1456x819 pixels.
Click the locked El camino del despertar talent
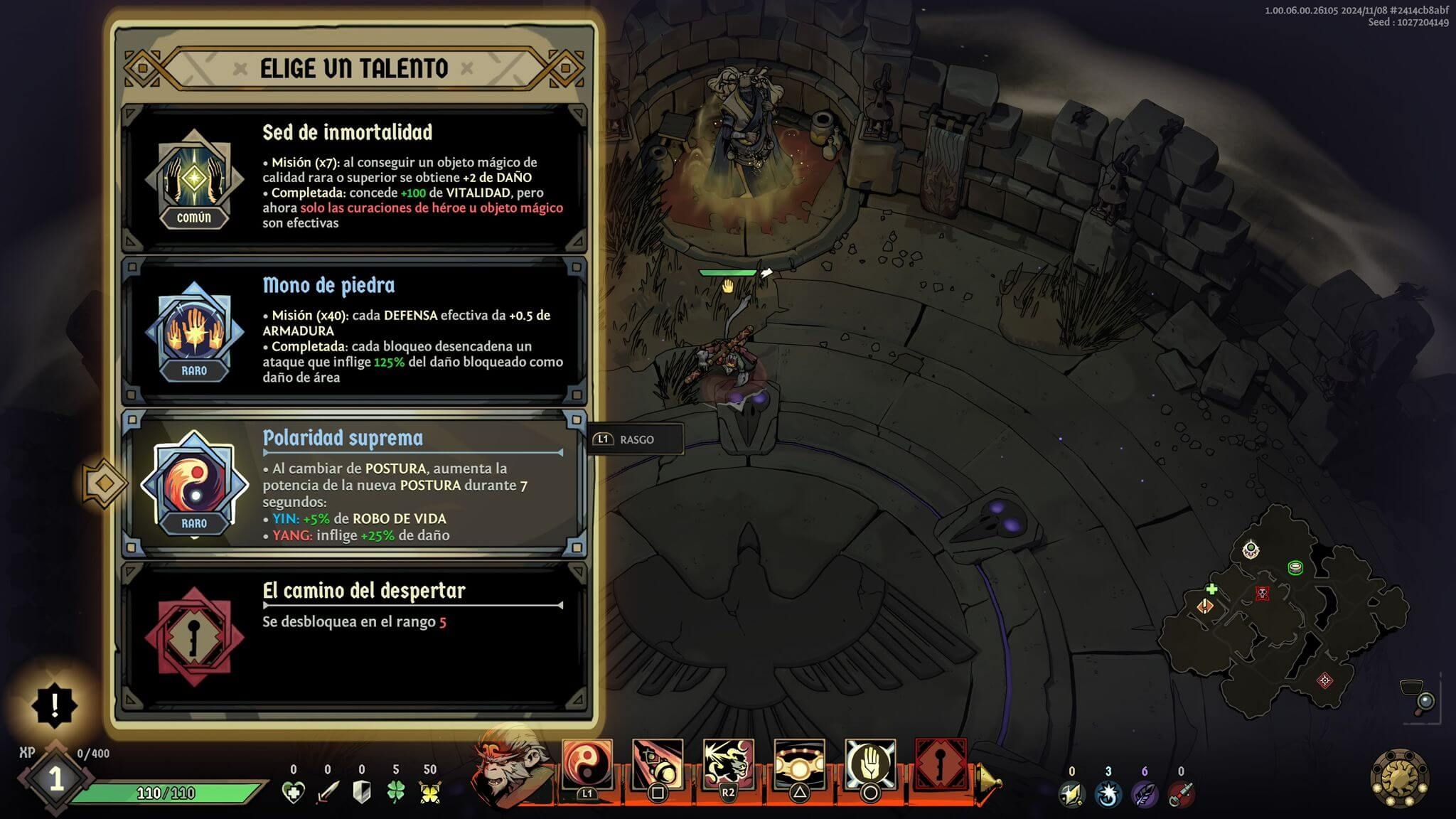pyautogui.click(x=354, y=637)
